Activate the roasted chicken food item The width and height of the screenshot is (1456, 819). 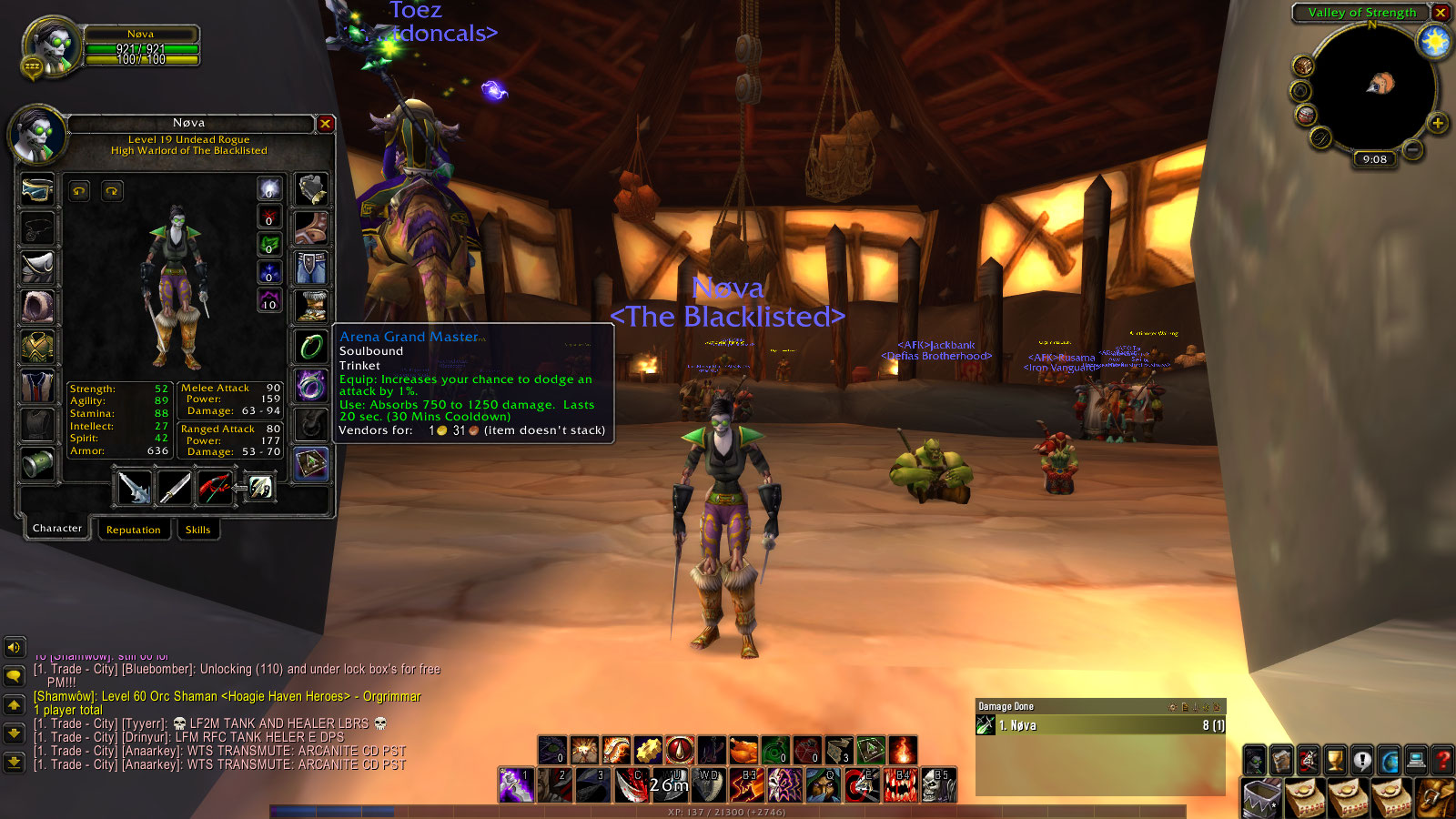[743, 750]
